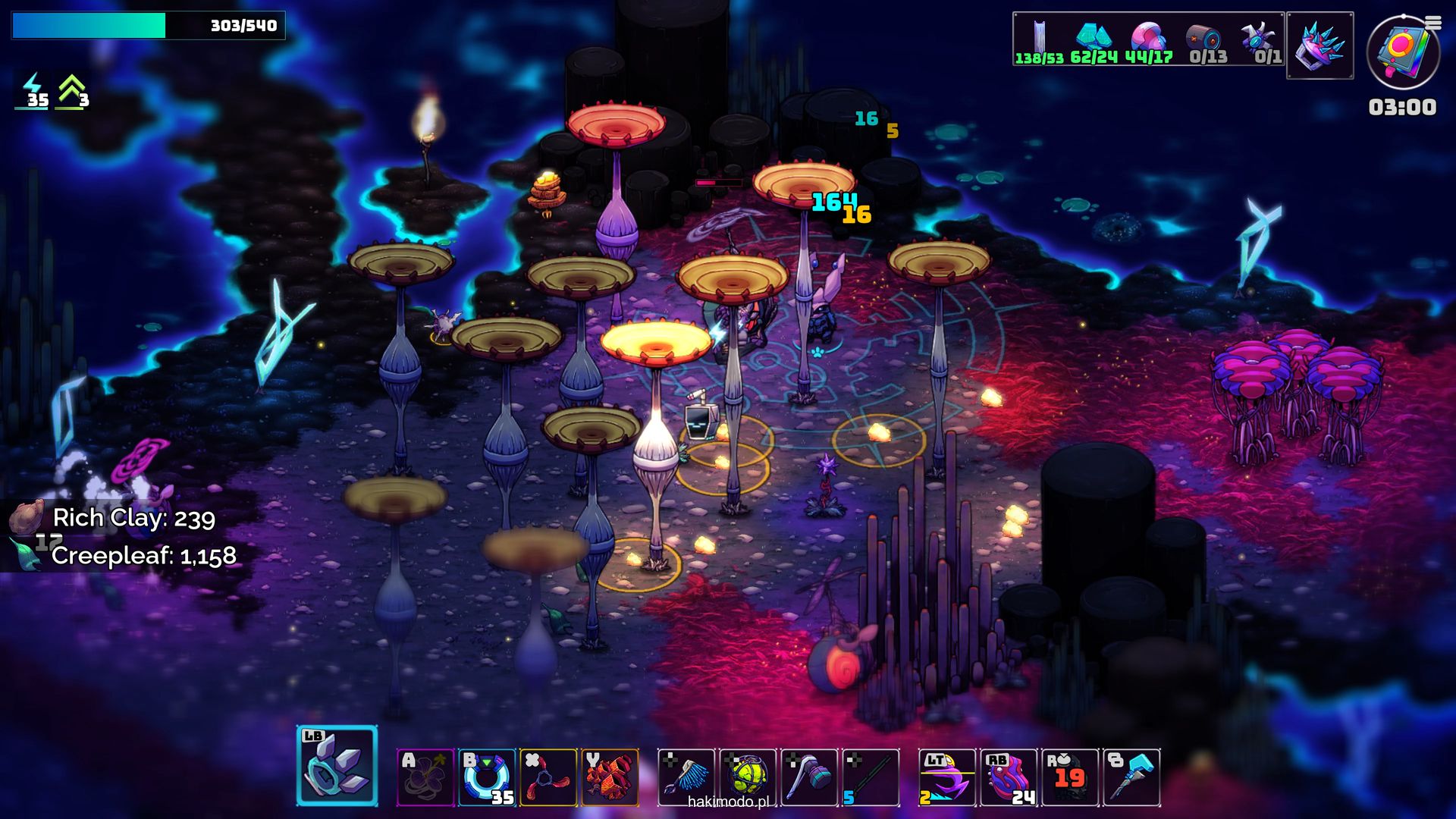1456x819 pixels.
Task: Select the slot on cooldown showing 19
Action: [1070, 777]
